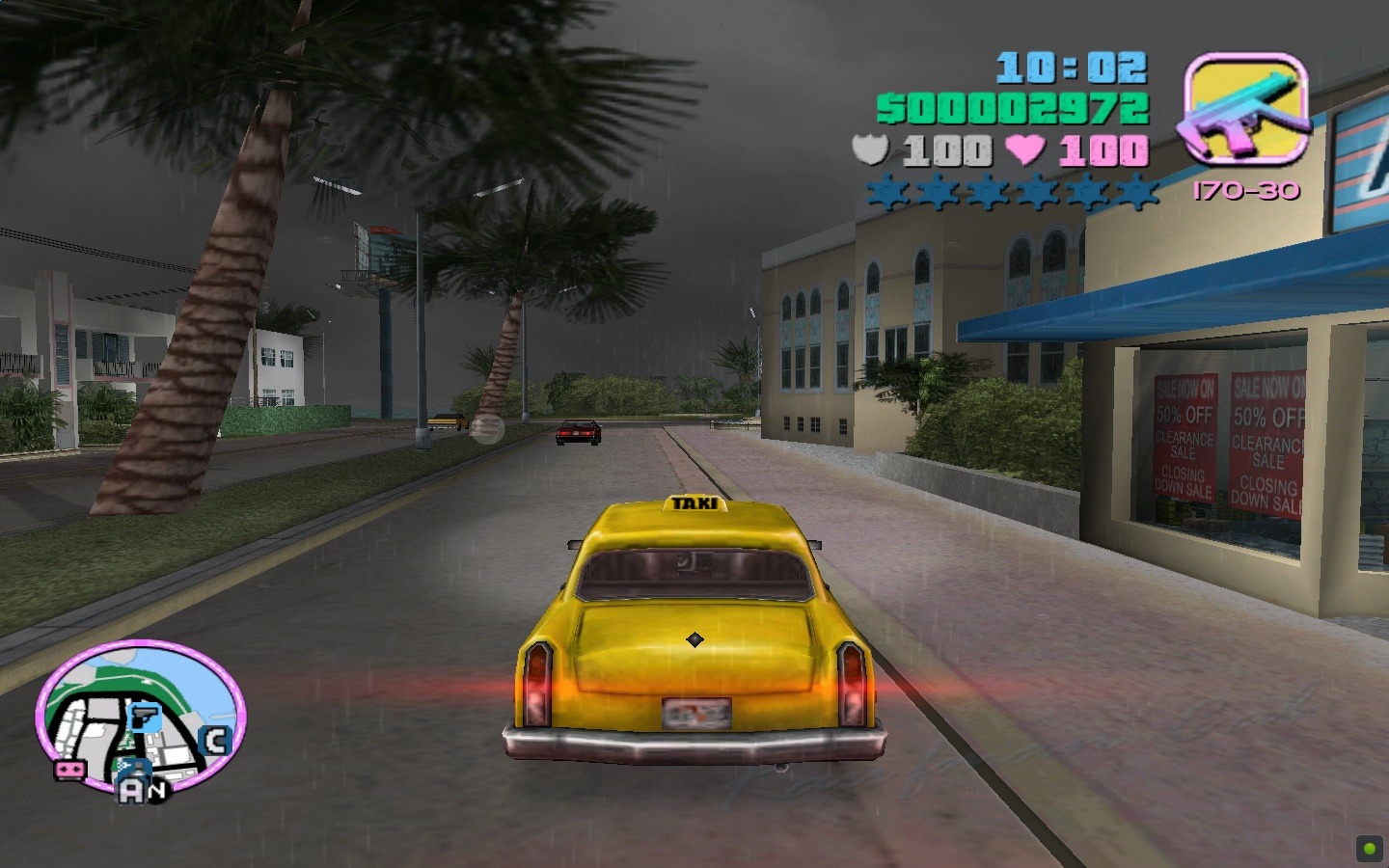Select the C mission blip on radar
1389x868 pixels.
(214, 741)
